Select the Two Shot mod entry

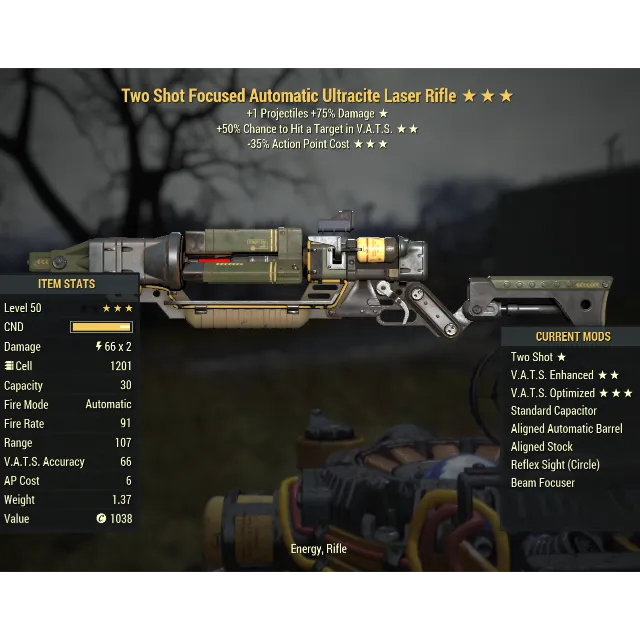pos(538,357)
